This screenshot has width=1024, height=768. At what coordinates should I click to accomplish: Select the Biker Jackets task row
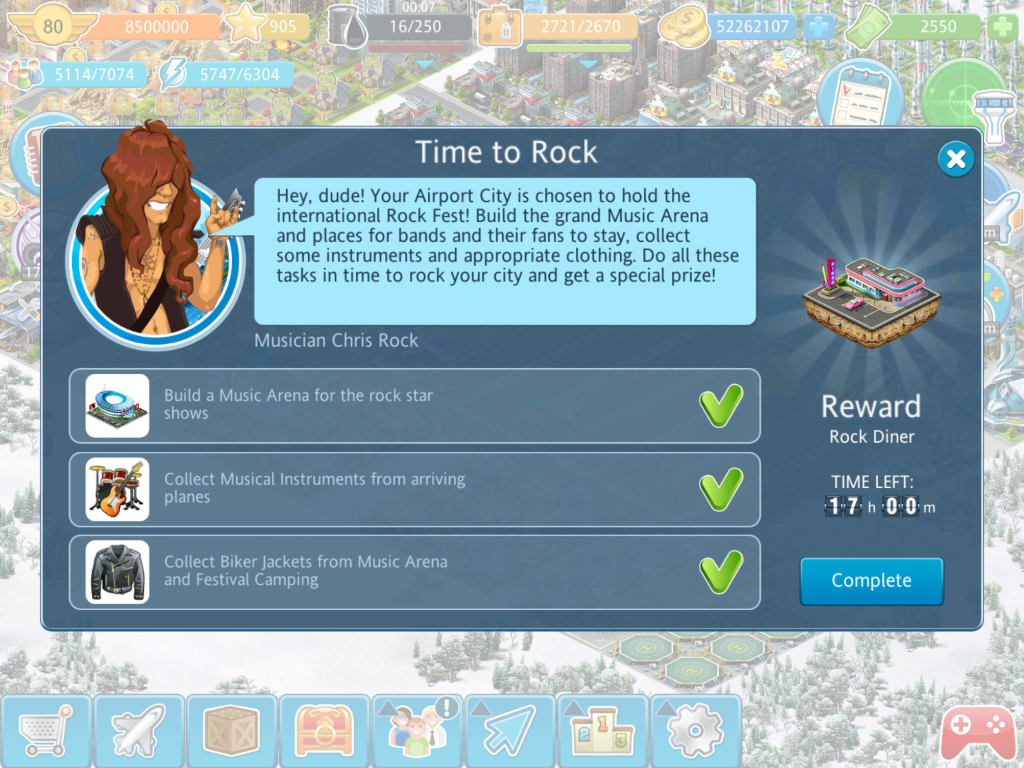pos(414,572)
